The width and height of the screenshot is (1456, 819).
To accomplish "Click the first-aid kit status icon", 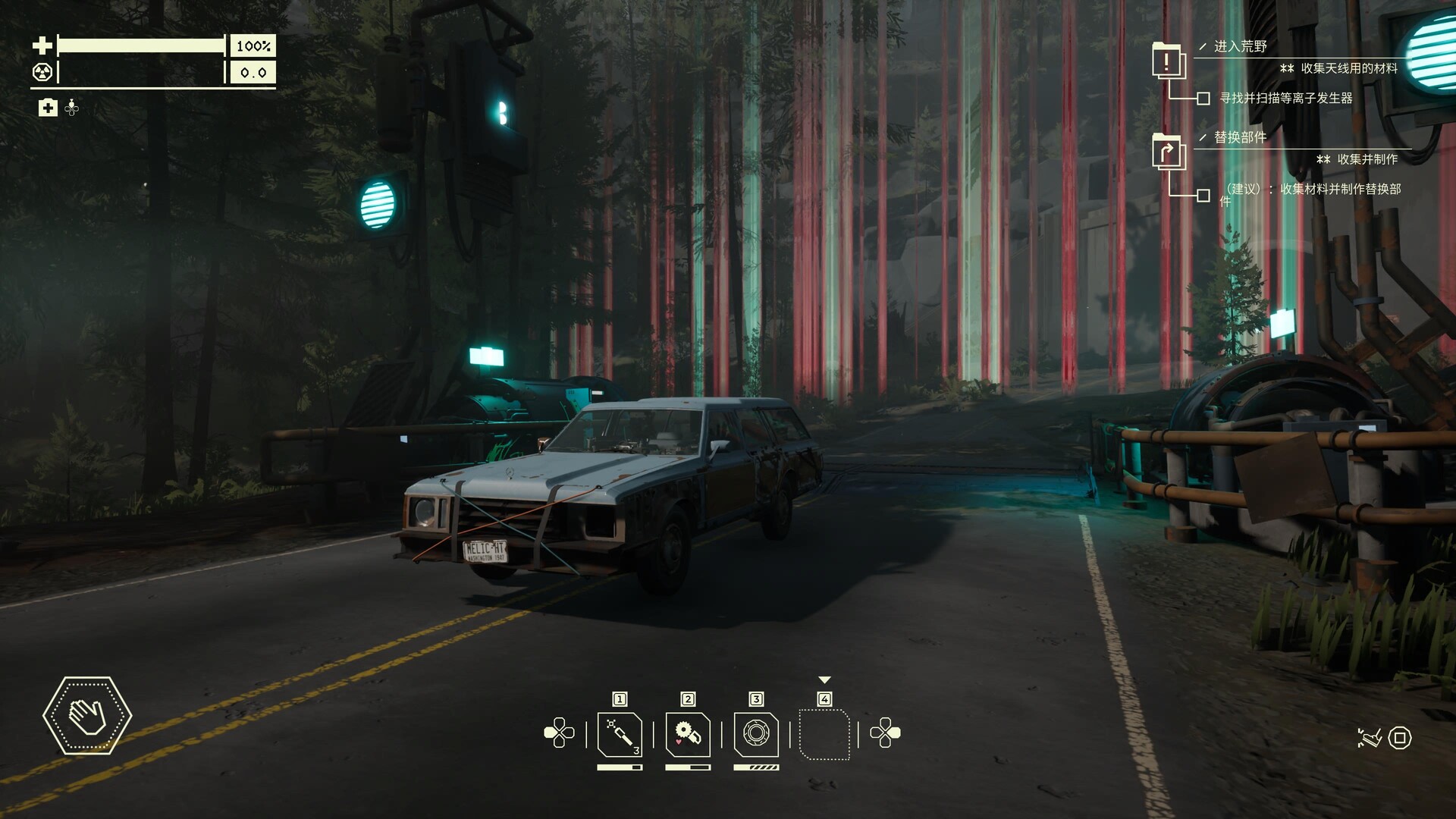I will coord(48,108).
